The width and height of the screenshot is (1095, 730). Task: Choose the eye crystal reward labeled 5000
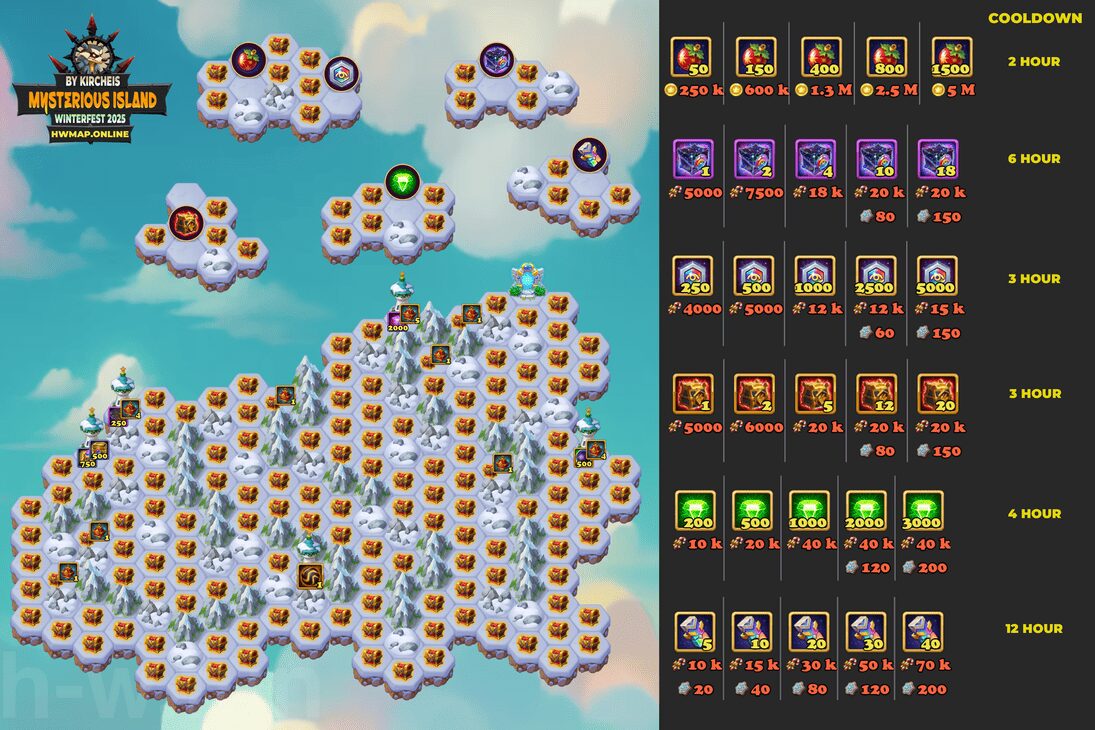[937, 277]
